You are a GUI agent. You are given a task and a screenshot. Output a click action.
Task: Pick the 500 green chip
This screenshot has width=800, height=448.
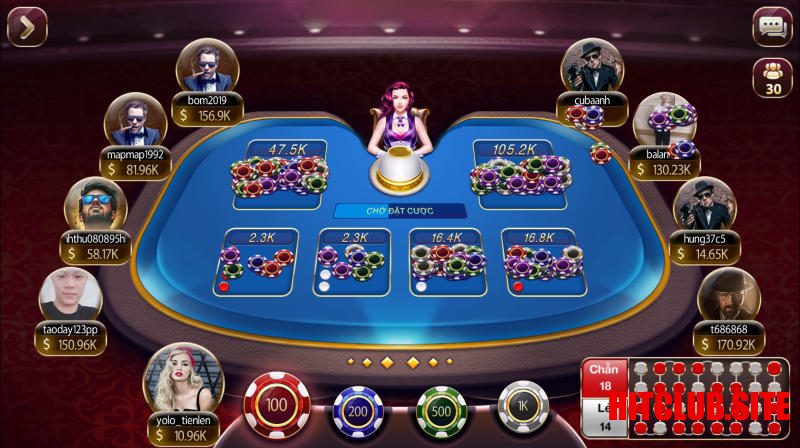441,411
